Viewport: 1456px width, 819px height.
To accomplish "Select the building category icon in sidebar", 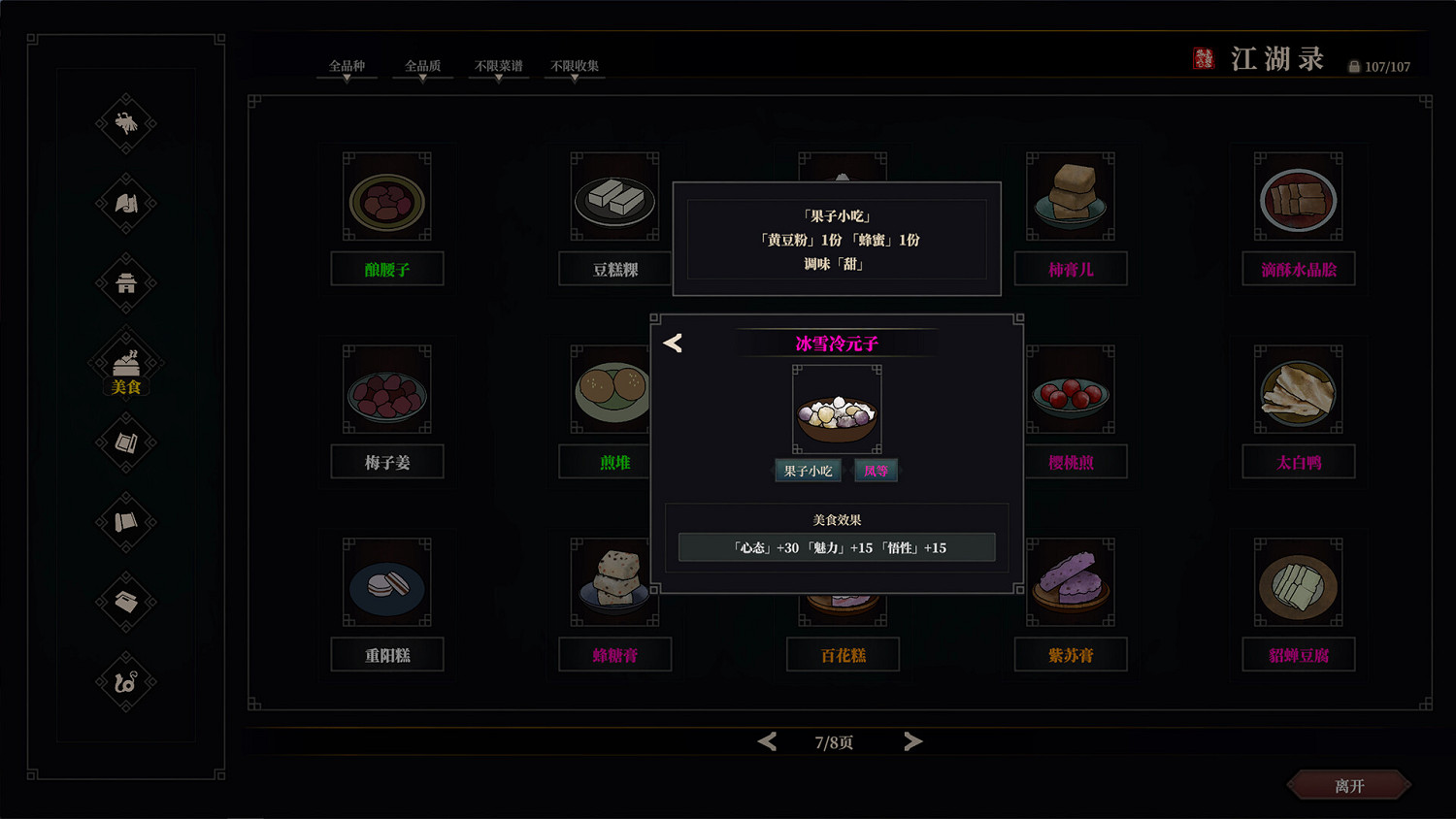I will 124,283.
